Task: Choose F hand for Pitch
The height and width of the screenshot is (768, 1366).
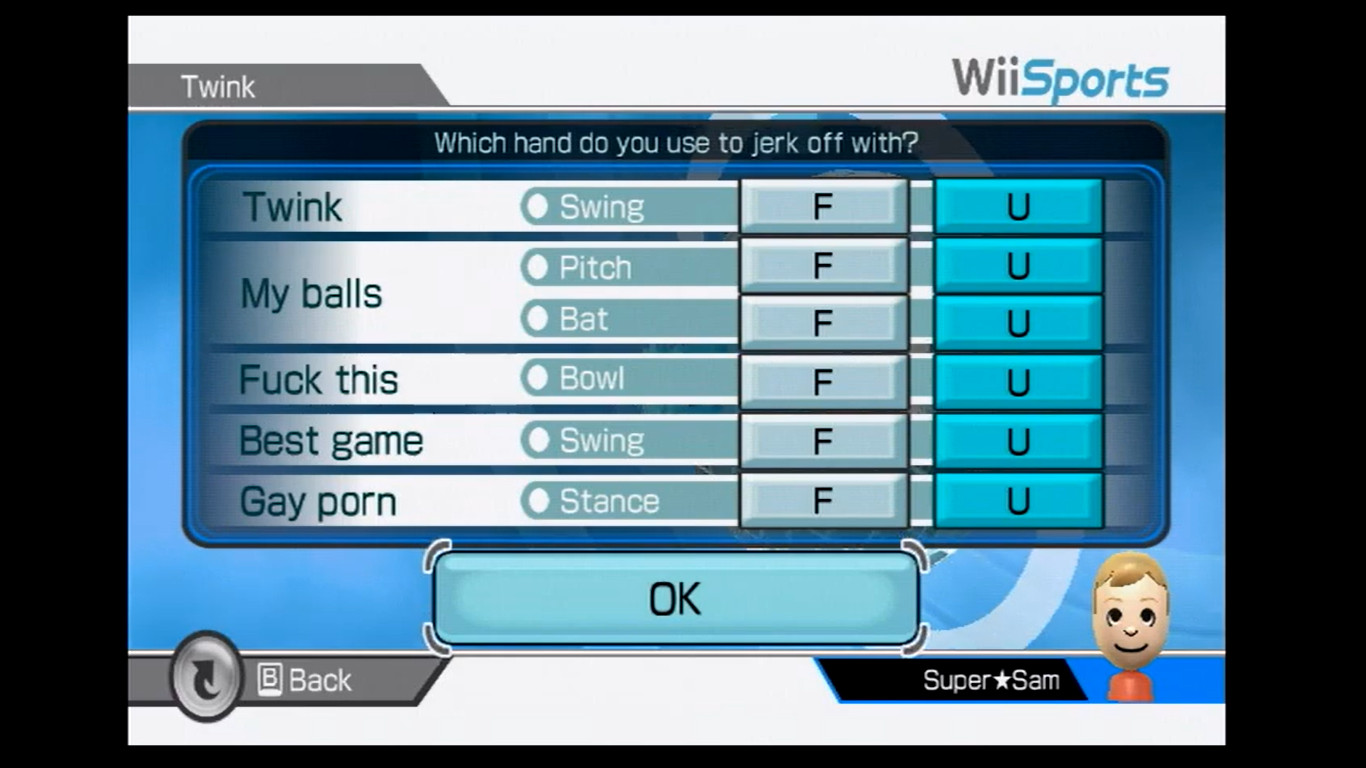Action: click(823, 267)
